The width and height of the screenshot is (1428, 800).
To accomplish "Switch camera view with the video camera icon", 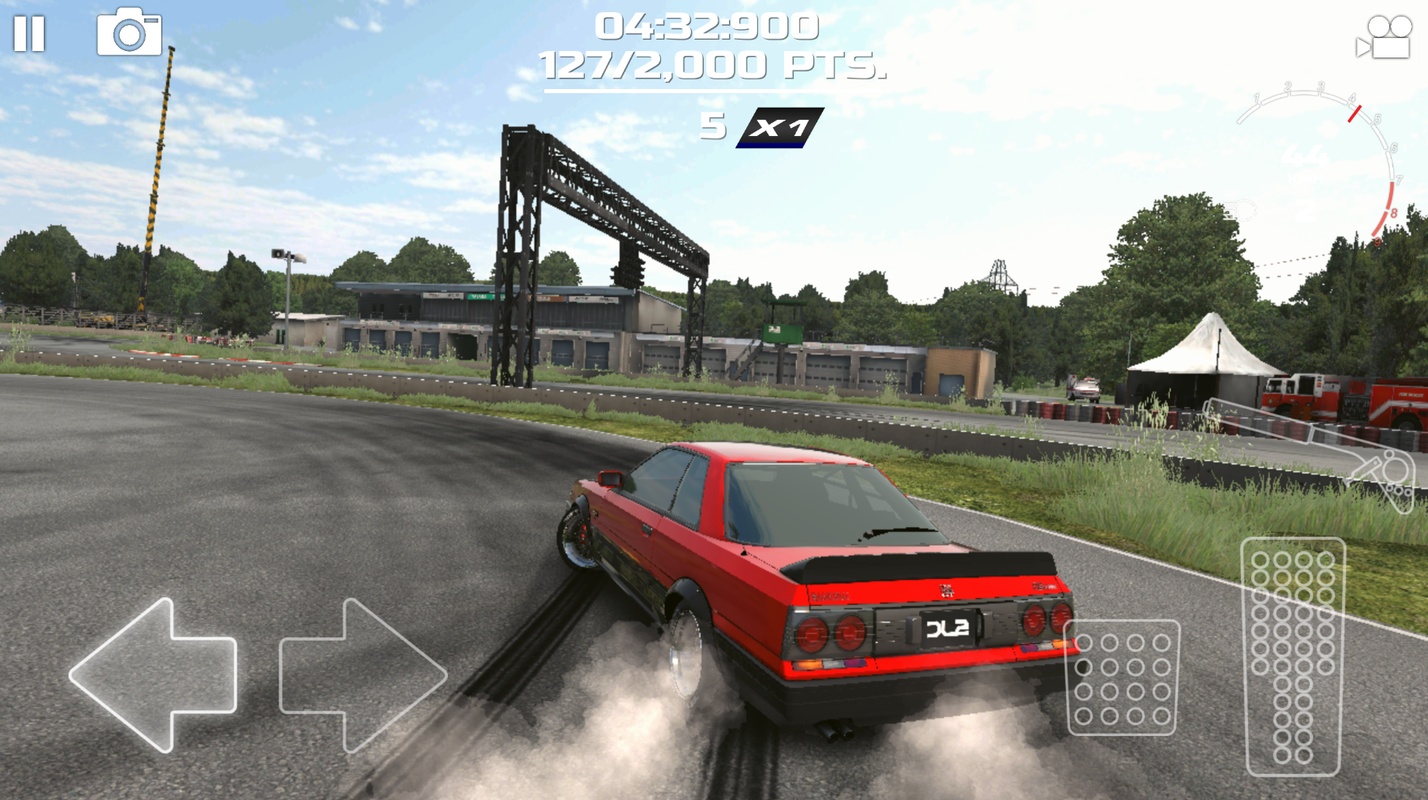I will pyautogui.click(x=1383, y=38).
